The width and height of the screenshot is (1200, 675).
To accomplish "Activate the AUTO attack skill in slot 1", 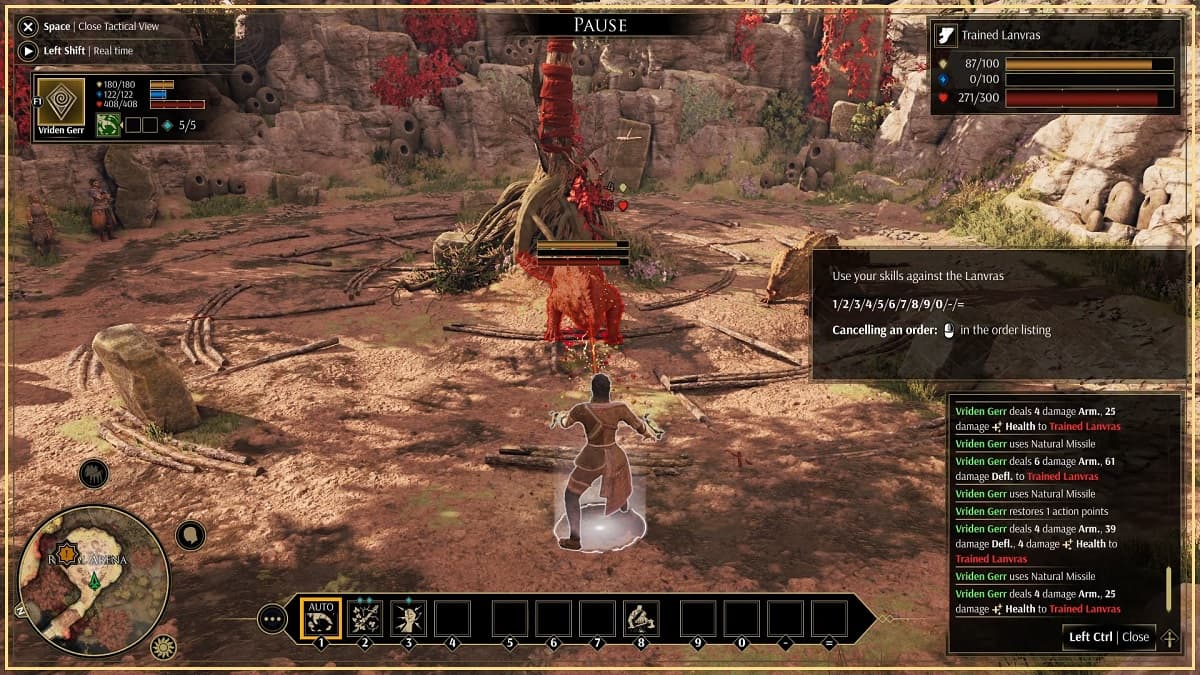I will pyautogui.click(x=321, y=619).
